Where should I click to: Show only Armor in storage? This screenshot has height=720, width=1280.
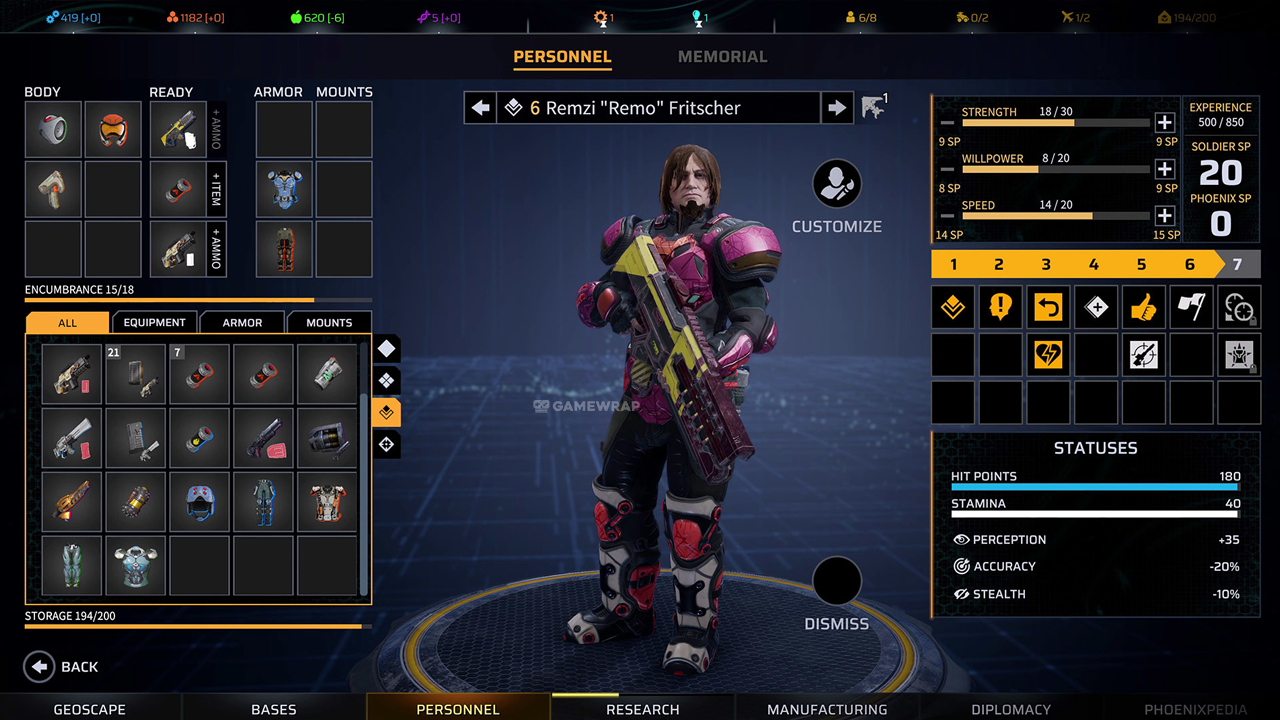click(242, 322)
